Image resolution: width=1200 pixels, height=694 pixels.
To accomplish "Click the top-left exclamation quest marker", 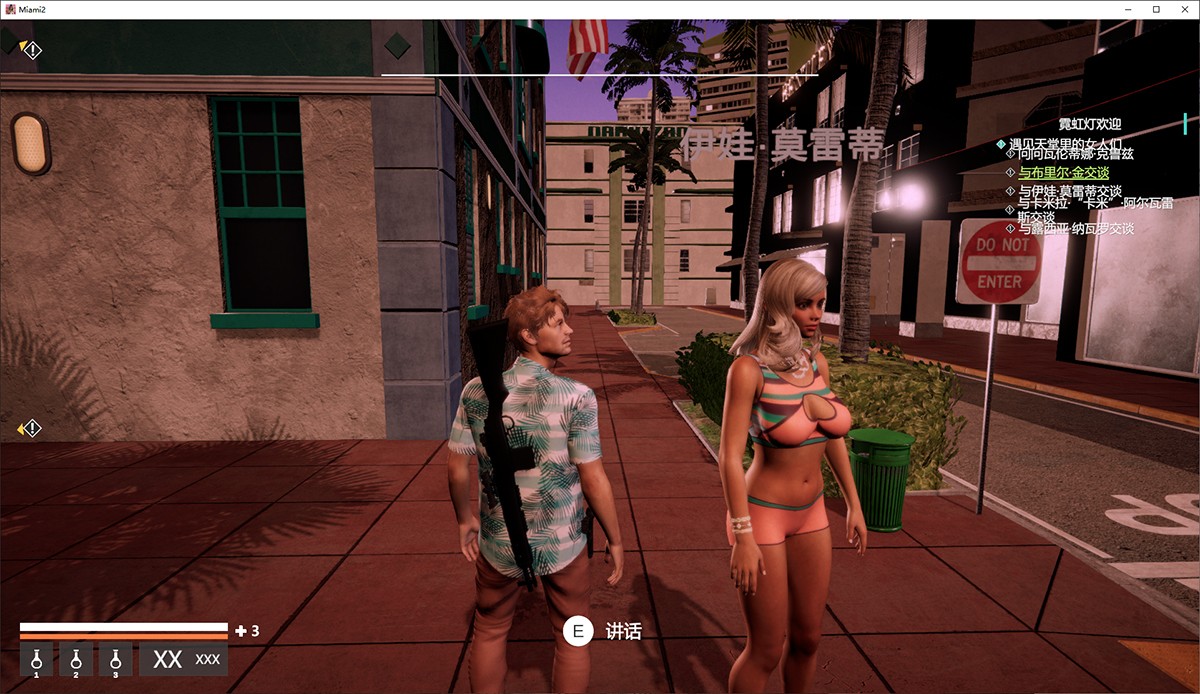I will tap(31, 49).
